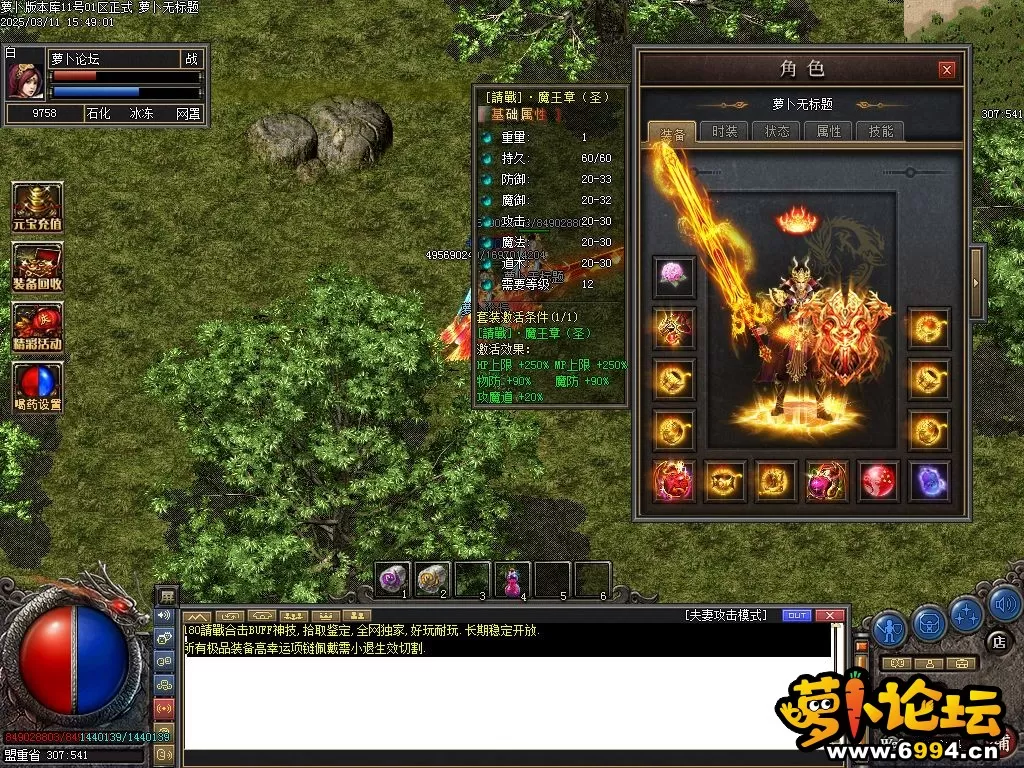Select the 技能 skills tab

881,131
